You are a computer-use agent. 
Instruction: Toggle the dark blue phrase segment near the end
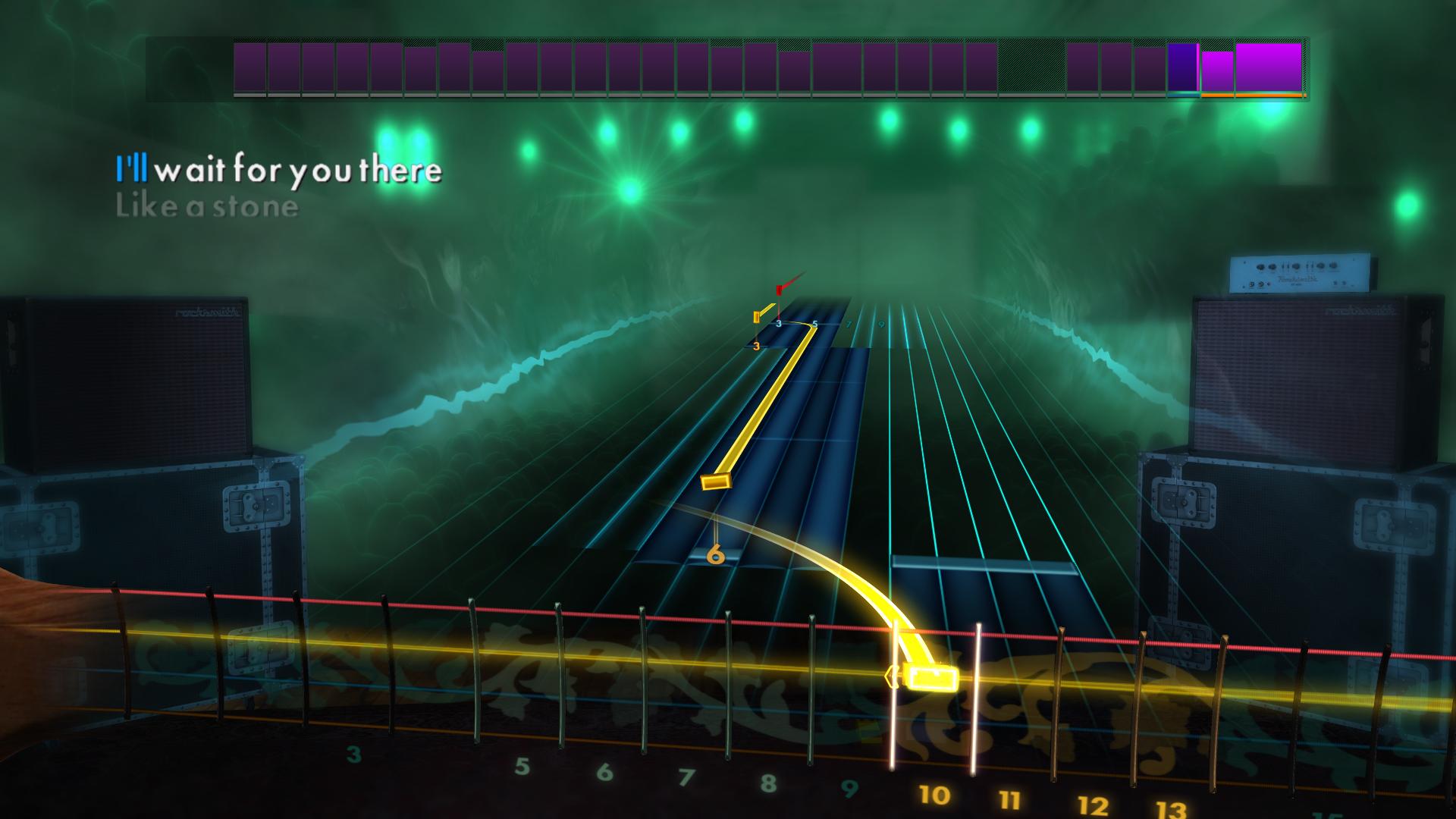[x=1183, y=68]
